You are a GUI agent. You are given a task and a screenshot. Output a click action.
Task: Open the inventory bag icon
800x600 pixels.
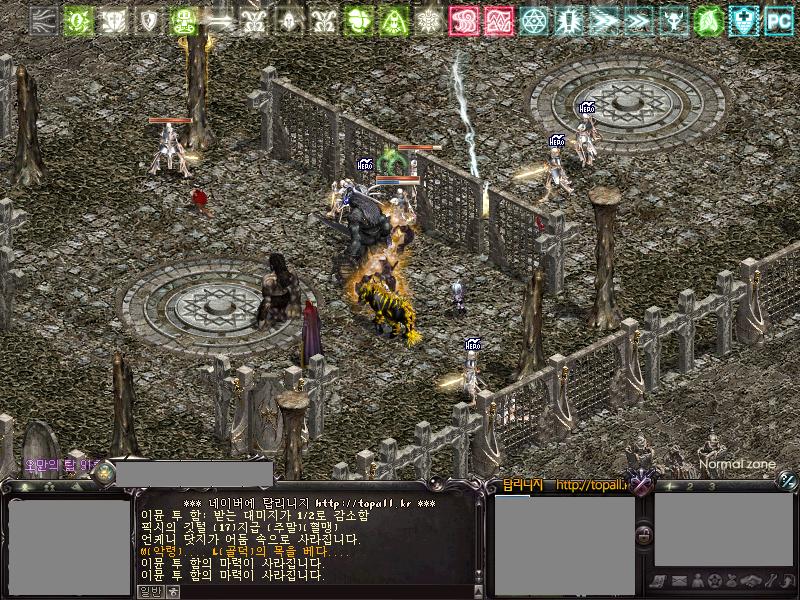click(733, 581)
